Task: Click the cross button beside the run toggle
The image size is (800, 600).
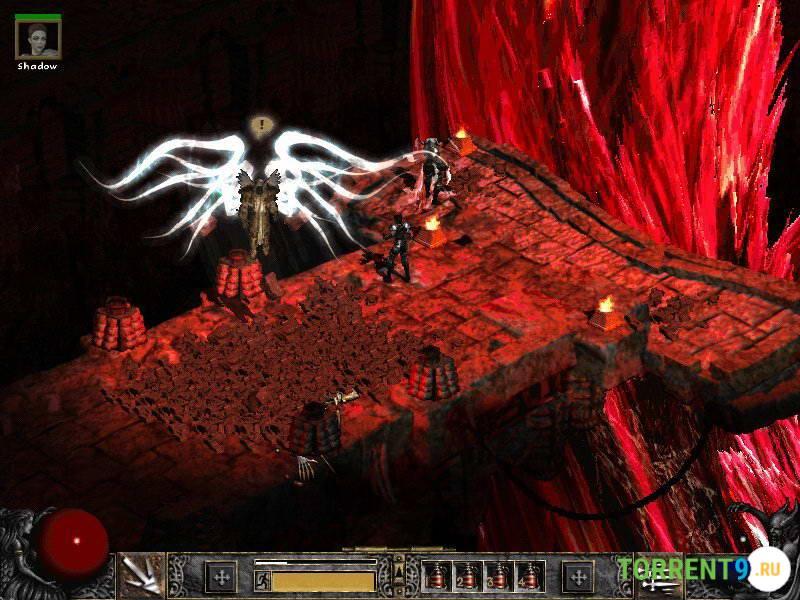Action: click(x=220, y=576)
